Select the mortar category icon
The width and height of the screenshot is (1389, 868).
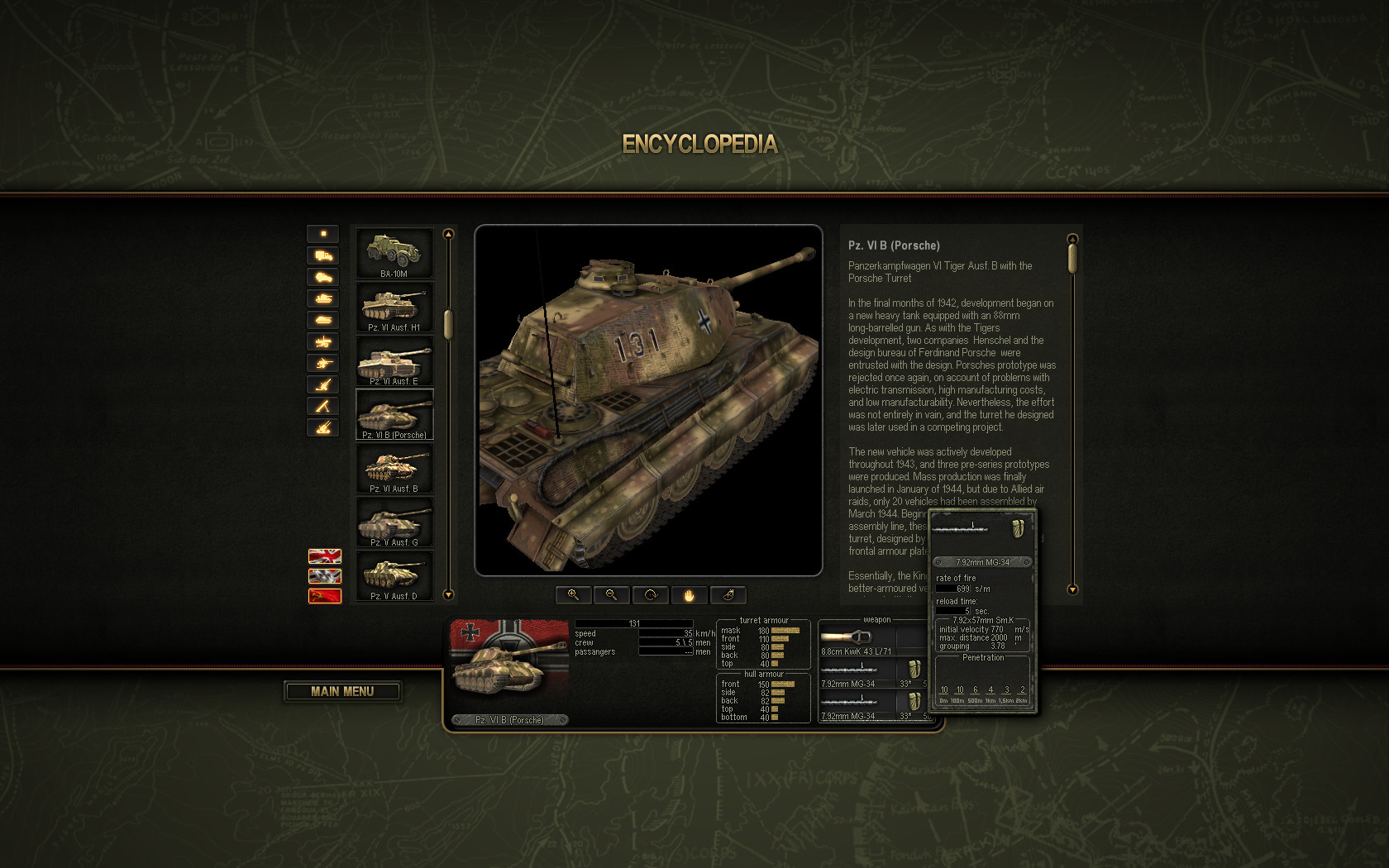click(323, 406)
